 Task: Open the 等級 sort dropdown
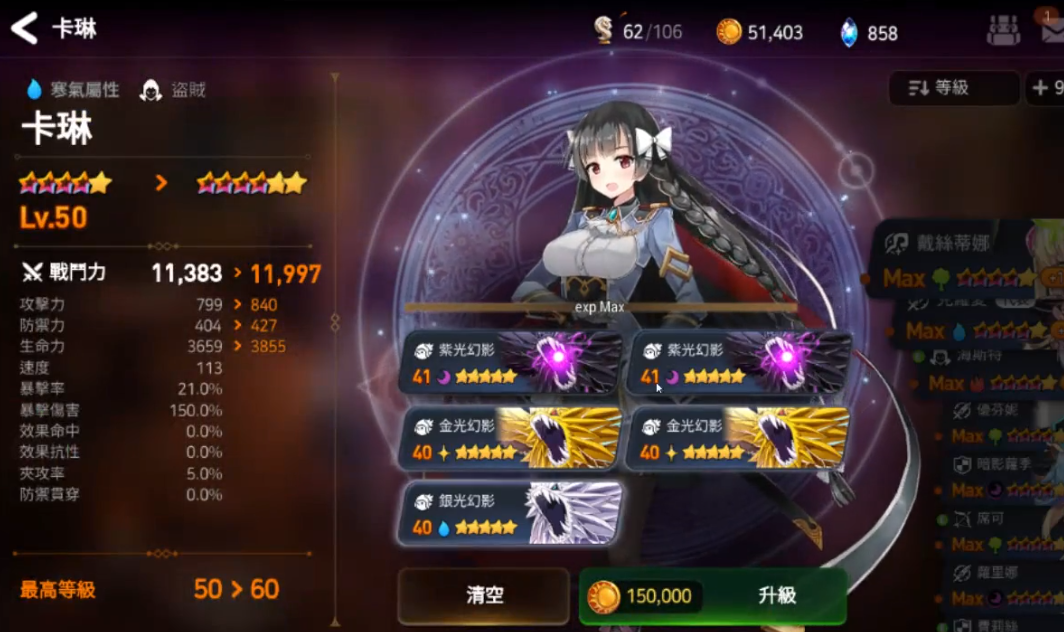click(953, 88)
